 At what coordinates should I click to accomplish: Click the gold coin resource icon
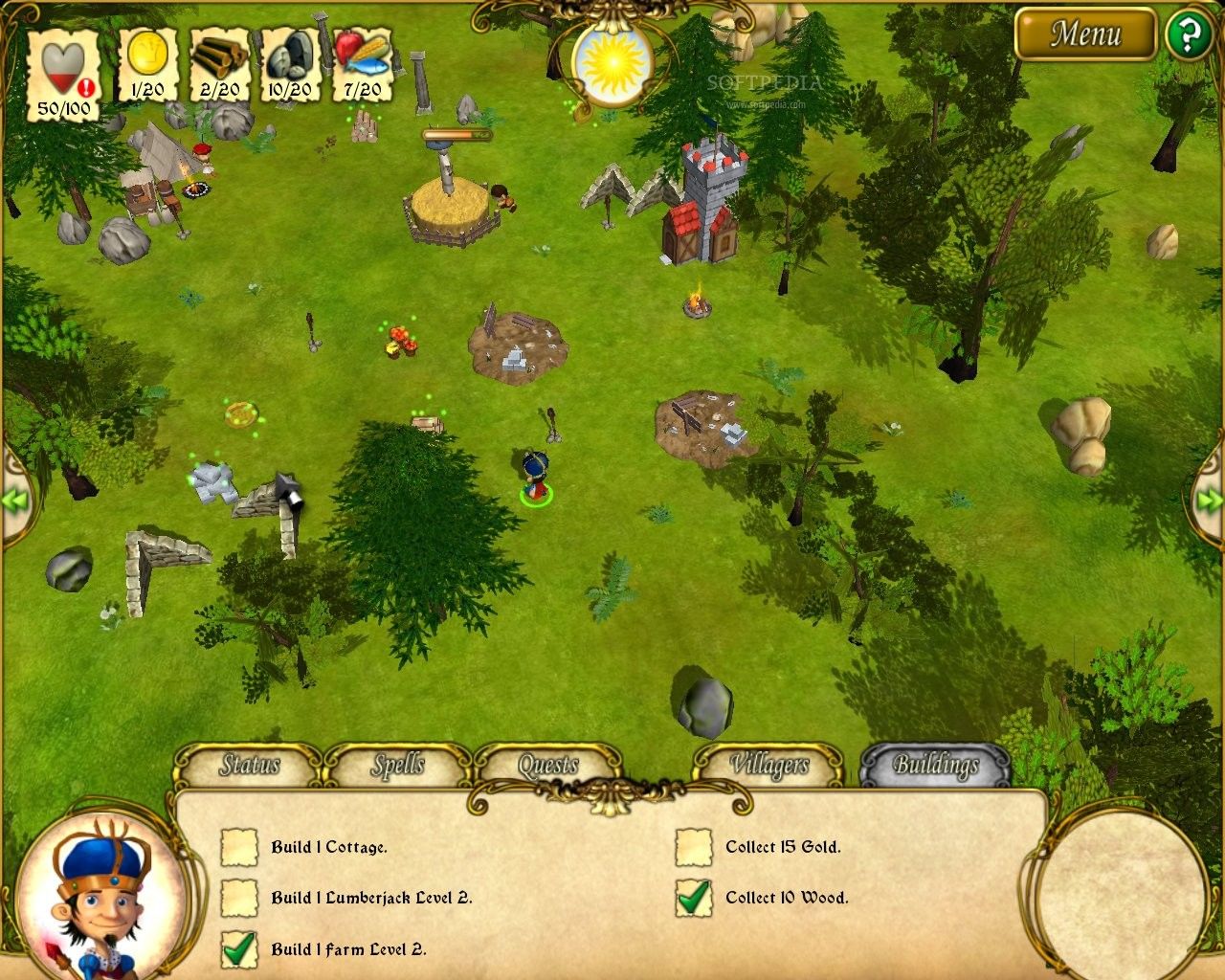tap(147, 57)
